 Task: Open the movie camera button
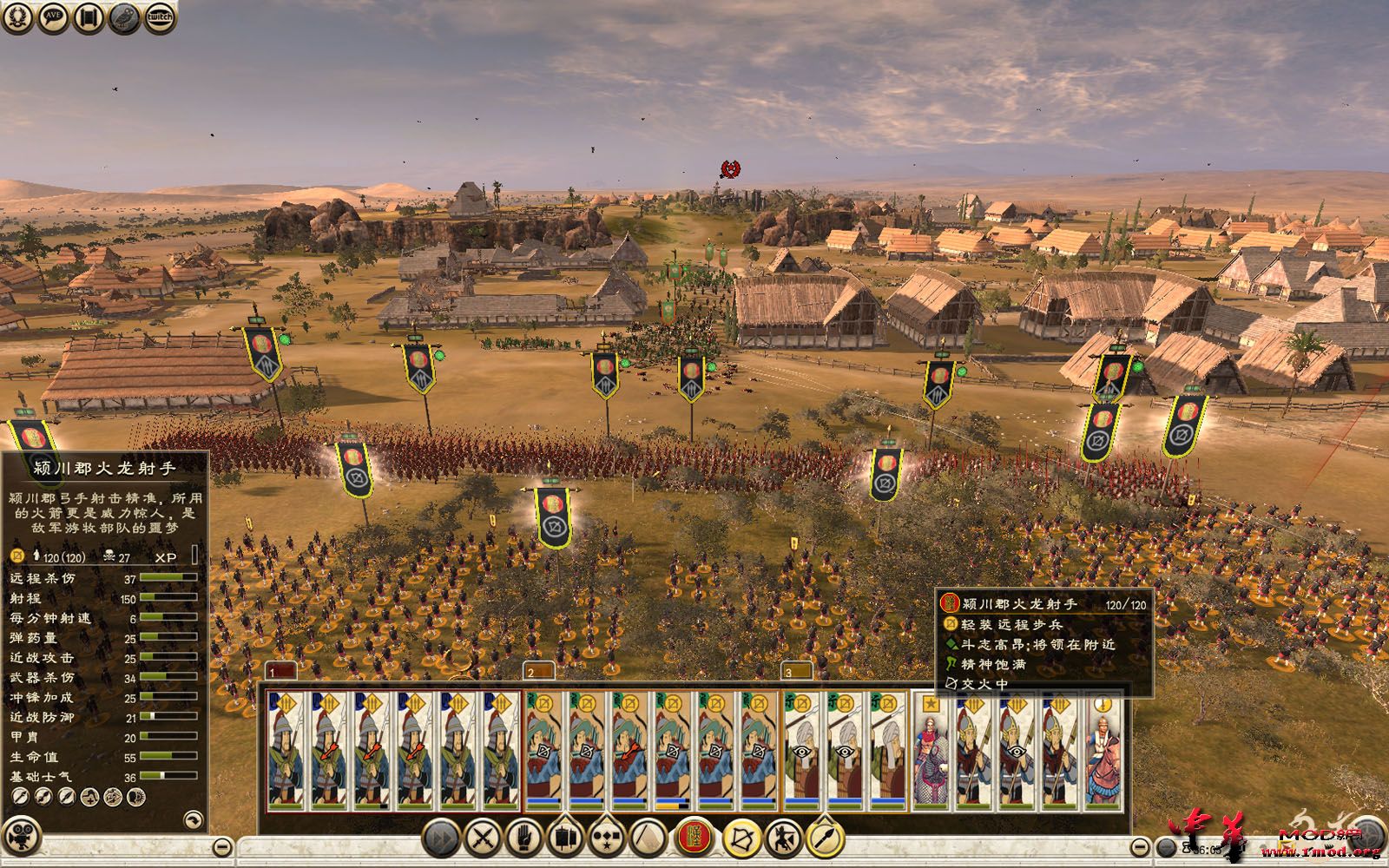tap(21, 821)
